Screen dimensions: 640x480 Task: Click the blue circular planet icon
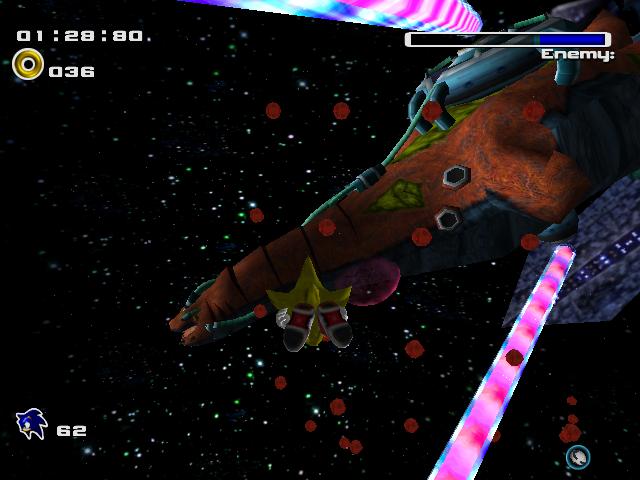click(x=578, y=457)
